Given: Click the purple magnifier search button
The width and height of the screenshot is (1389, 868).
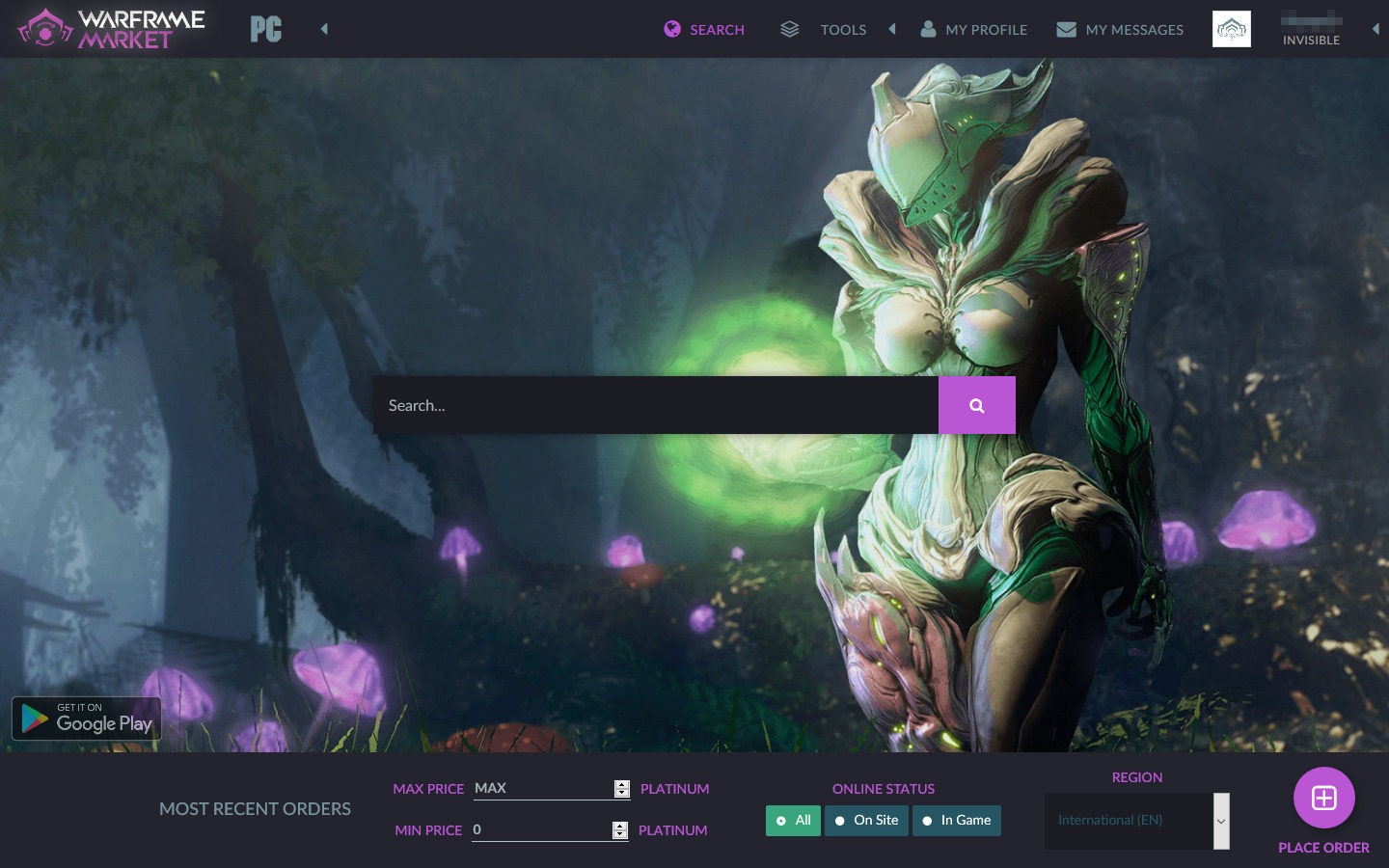Looking at the screenshot, I should point(976,405).
